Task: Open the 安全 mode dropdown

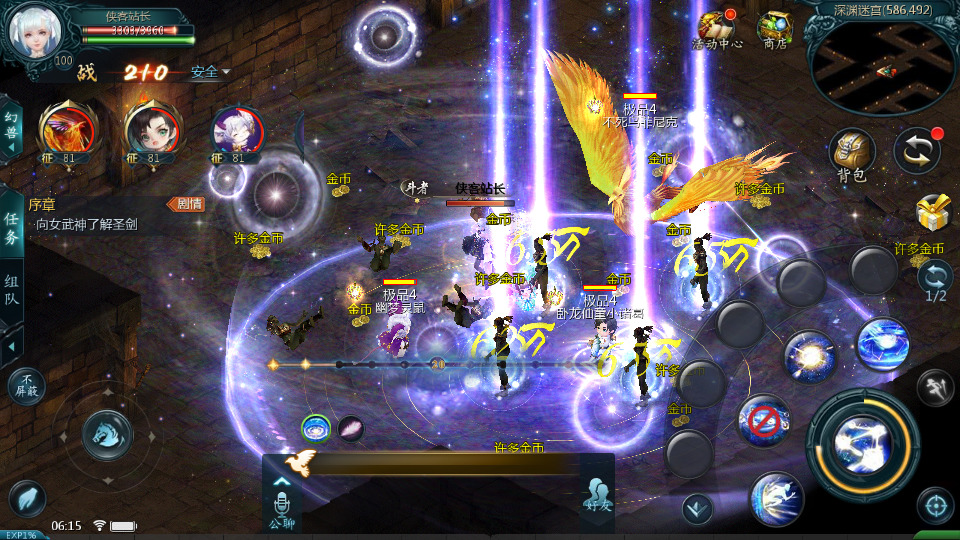Action: [x=210, y=72]
